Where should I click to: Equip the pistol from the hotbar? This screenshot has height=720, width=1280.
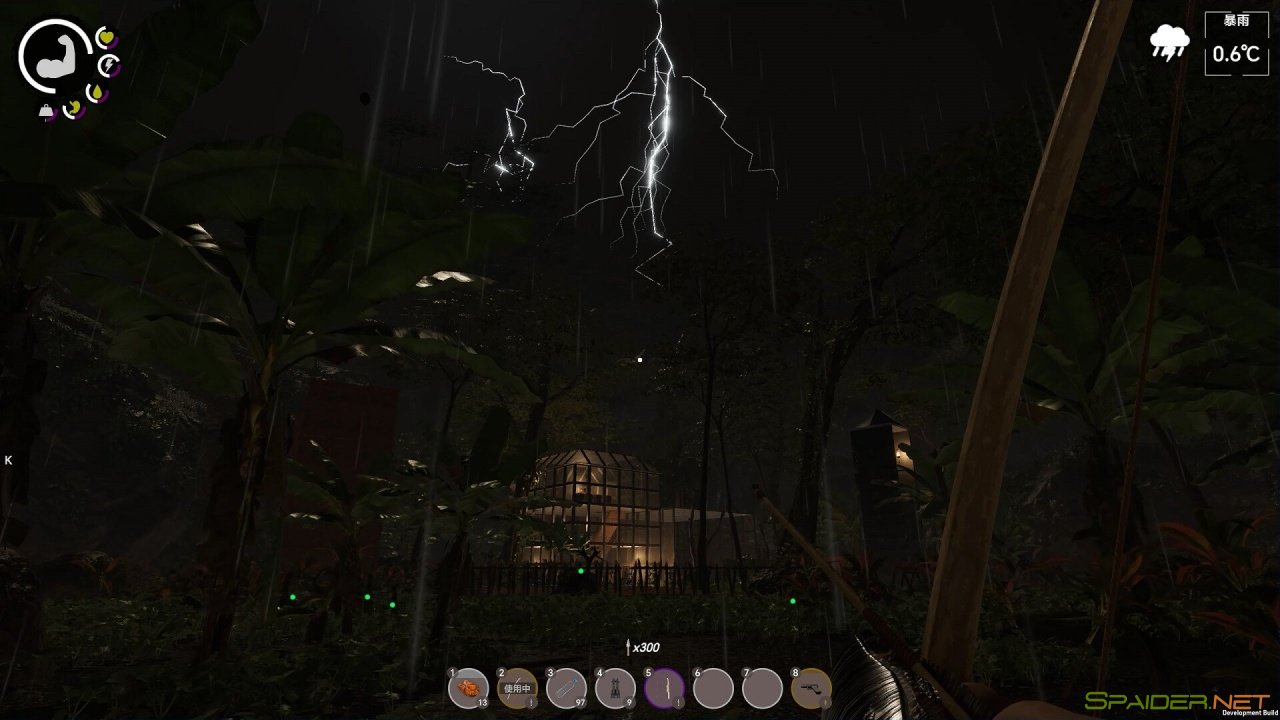[811, 688]
